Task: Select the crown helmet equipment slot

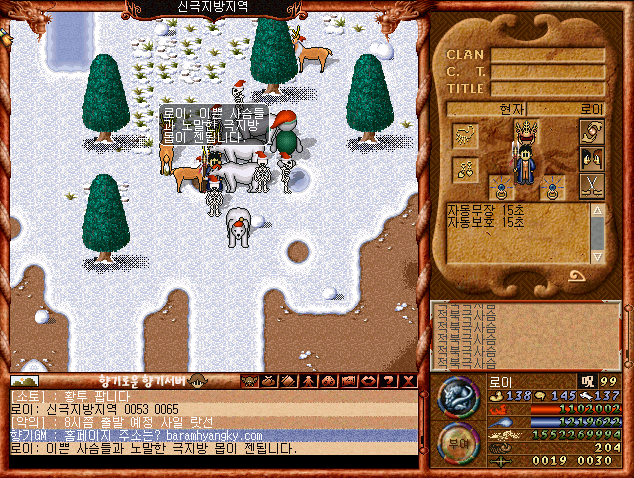Action: (527, 131)
